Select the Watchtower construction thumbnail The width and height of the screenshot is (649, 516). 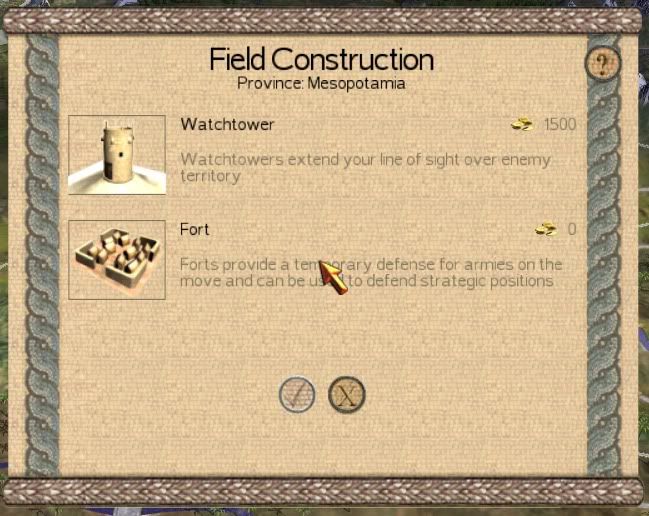[x=117, y=155]
